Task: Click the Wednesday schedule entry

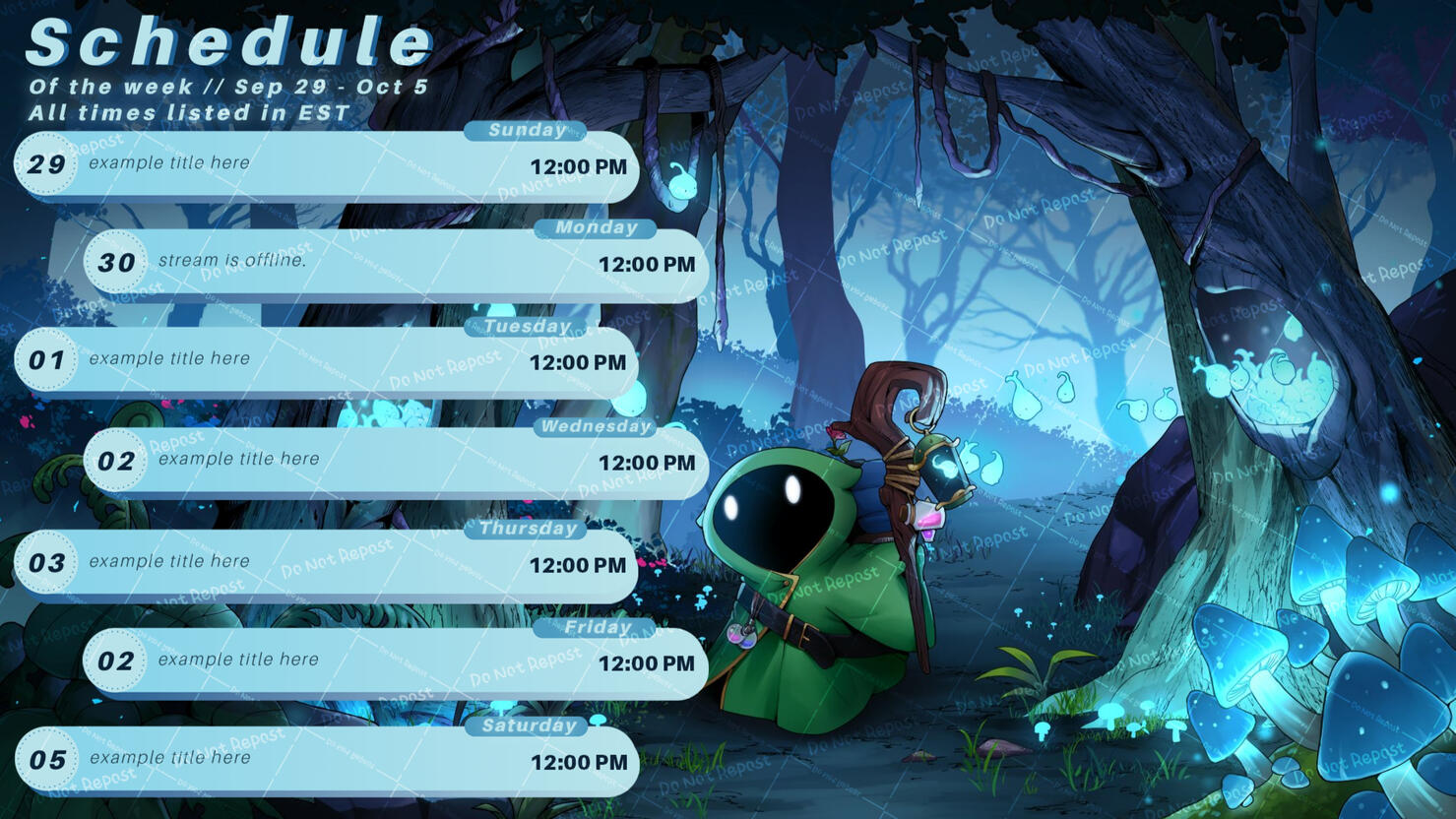Action: pos(394,461)
